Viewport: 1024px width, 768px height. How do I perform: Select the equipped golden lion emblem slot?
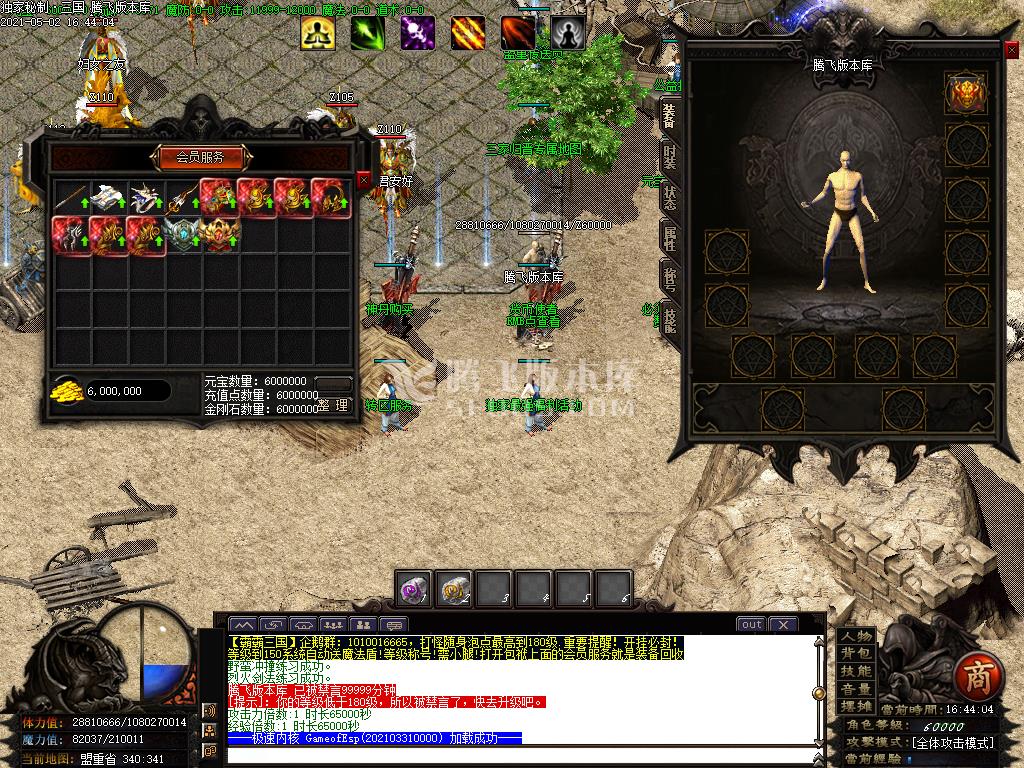pos(966,92)
